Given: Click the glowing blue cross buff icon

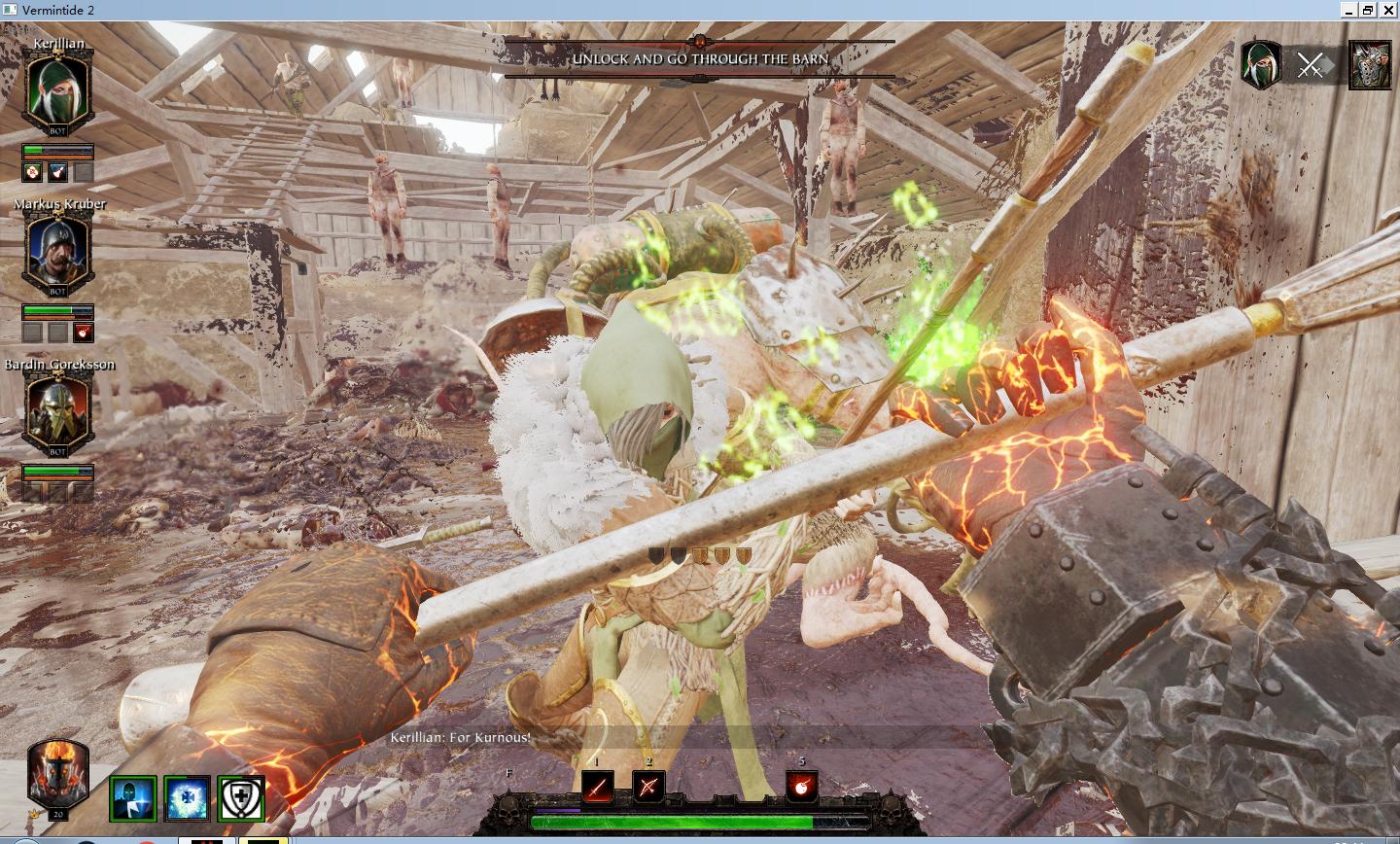Looking at the screenshot, I should click(x=187, y=798).
